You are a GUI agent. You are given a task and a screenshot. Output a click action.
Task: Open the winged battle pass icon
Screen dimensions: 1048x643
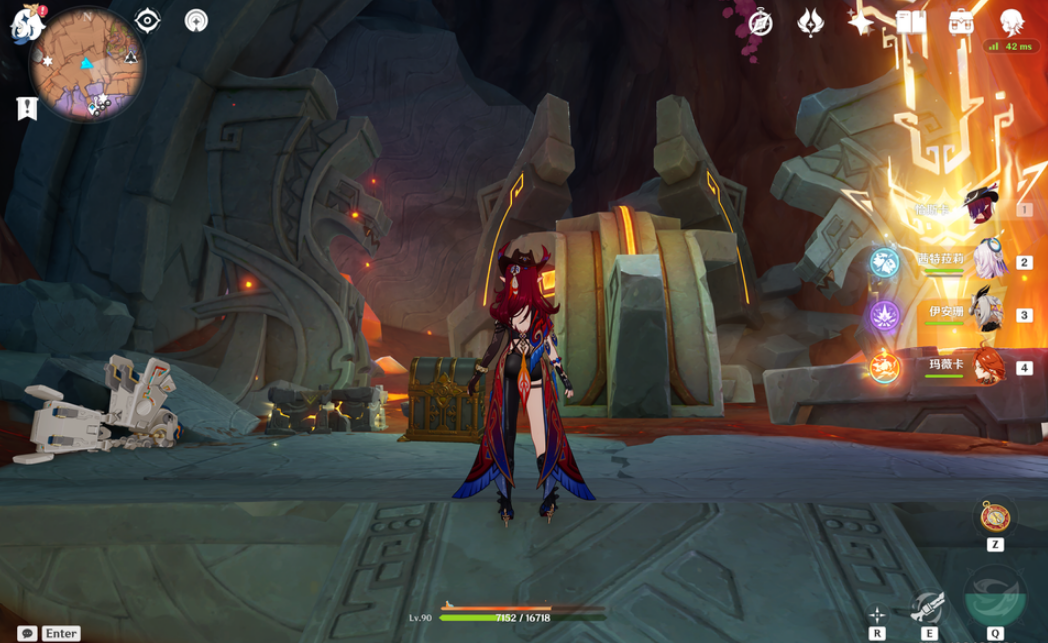coord(810,22)
